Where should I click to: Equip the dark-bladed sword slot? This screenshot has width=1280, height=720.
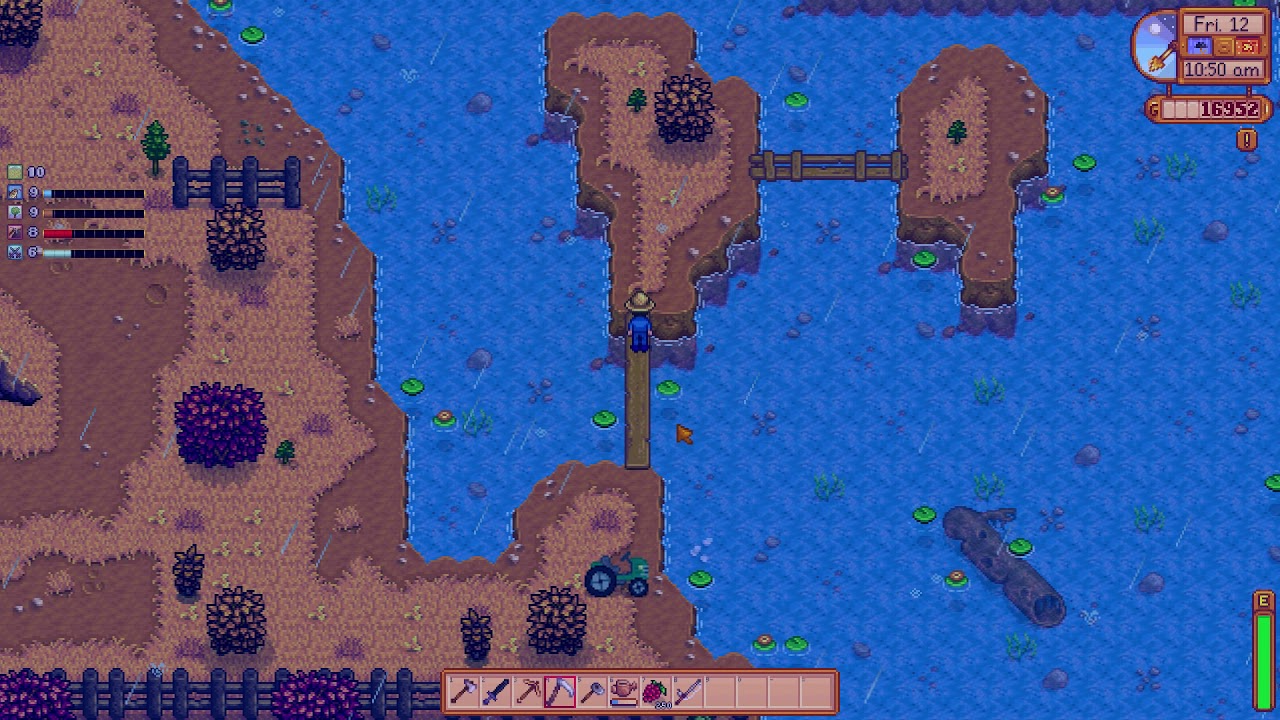click(x=495, y=691)
